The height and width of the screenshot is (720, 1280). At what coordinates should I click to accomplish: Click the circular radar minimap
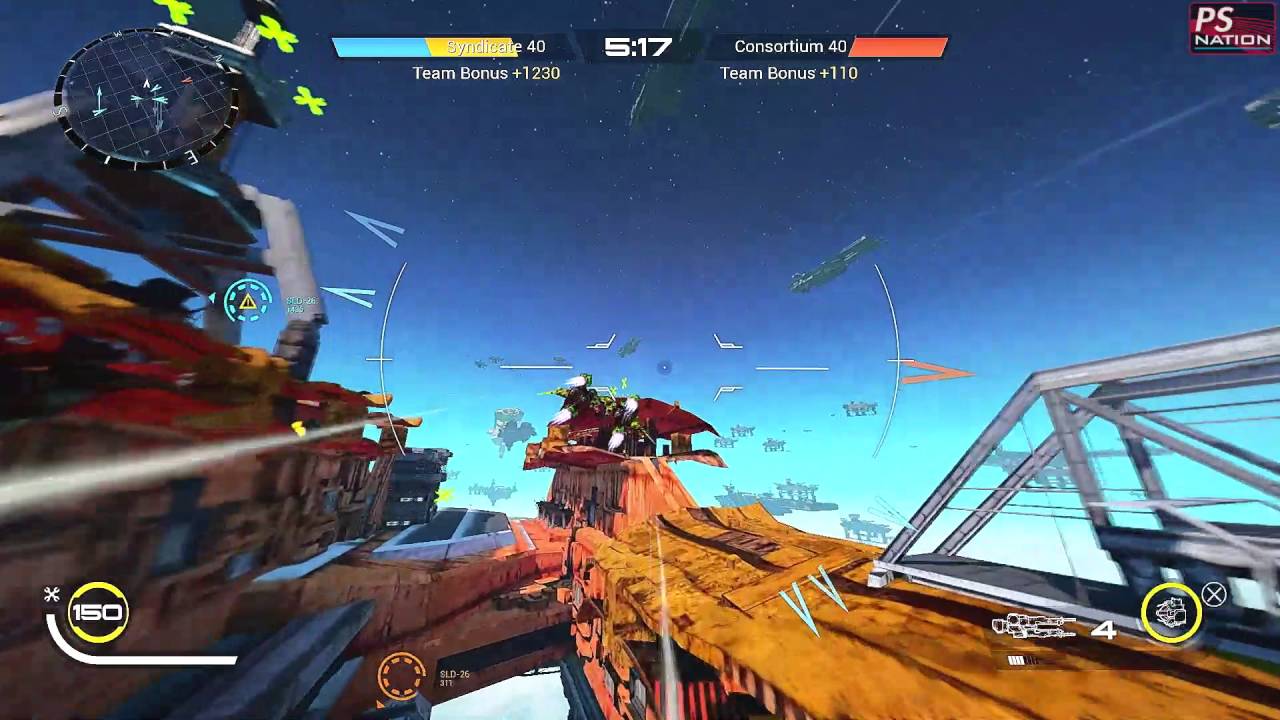147,97
